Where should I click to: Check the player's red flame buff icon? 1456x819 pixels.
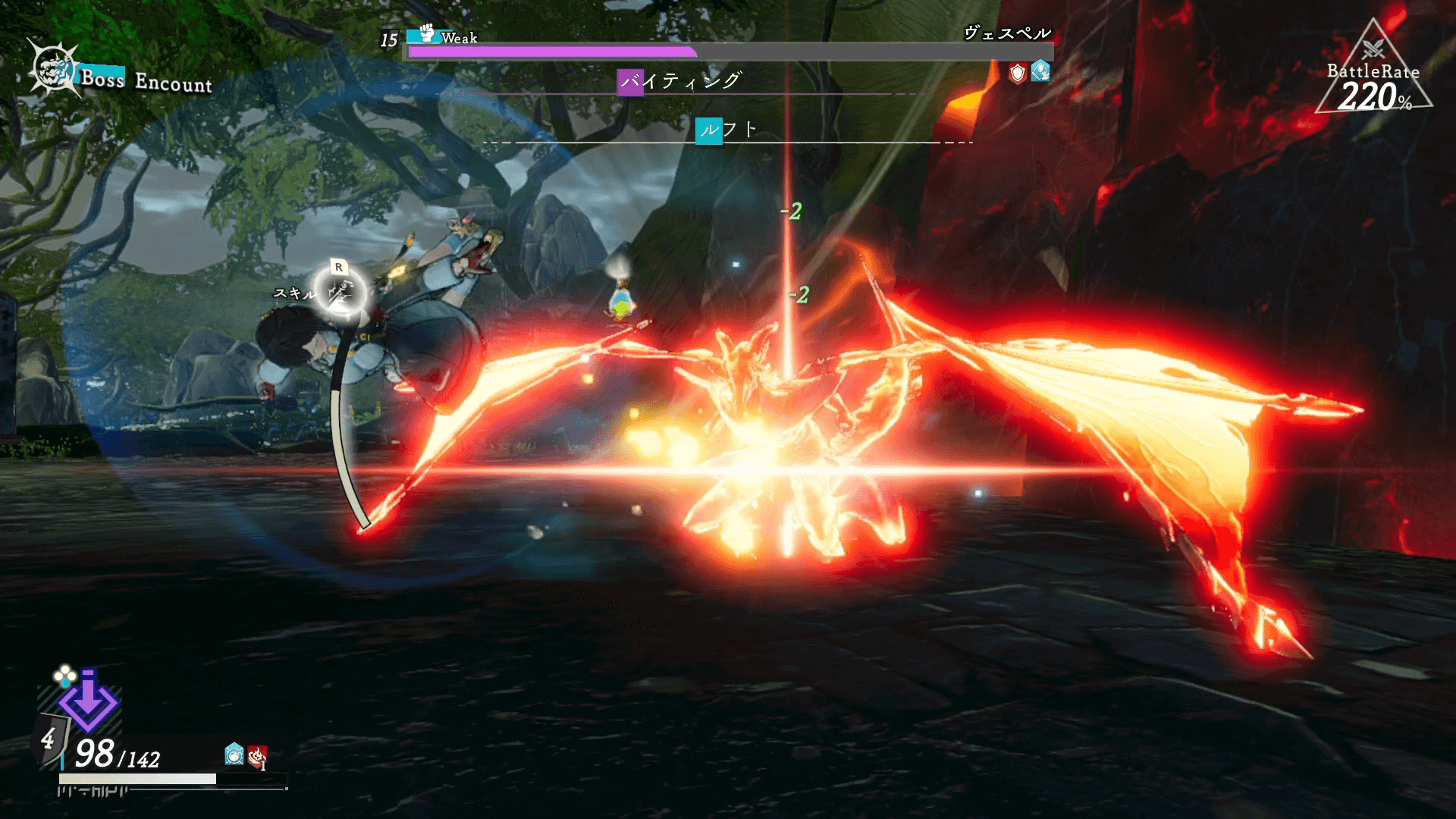[258, 755]
